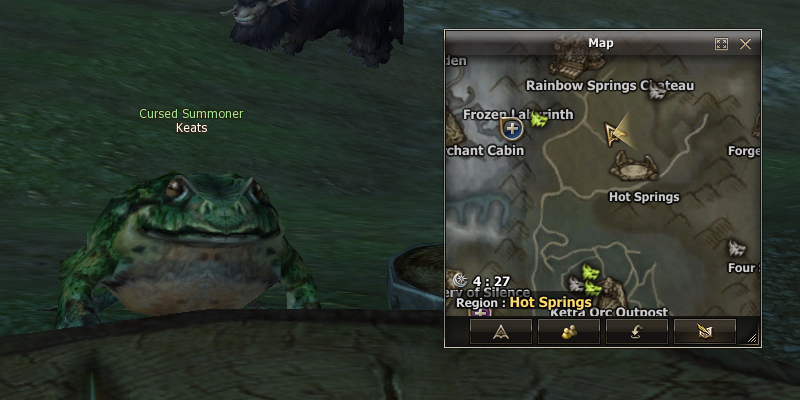Image resolution: width=800 pixels, height=400 pixels.
Task: Click the curved arrow button below map
Action: (636, 331)
